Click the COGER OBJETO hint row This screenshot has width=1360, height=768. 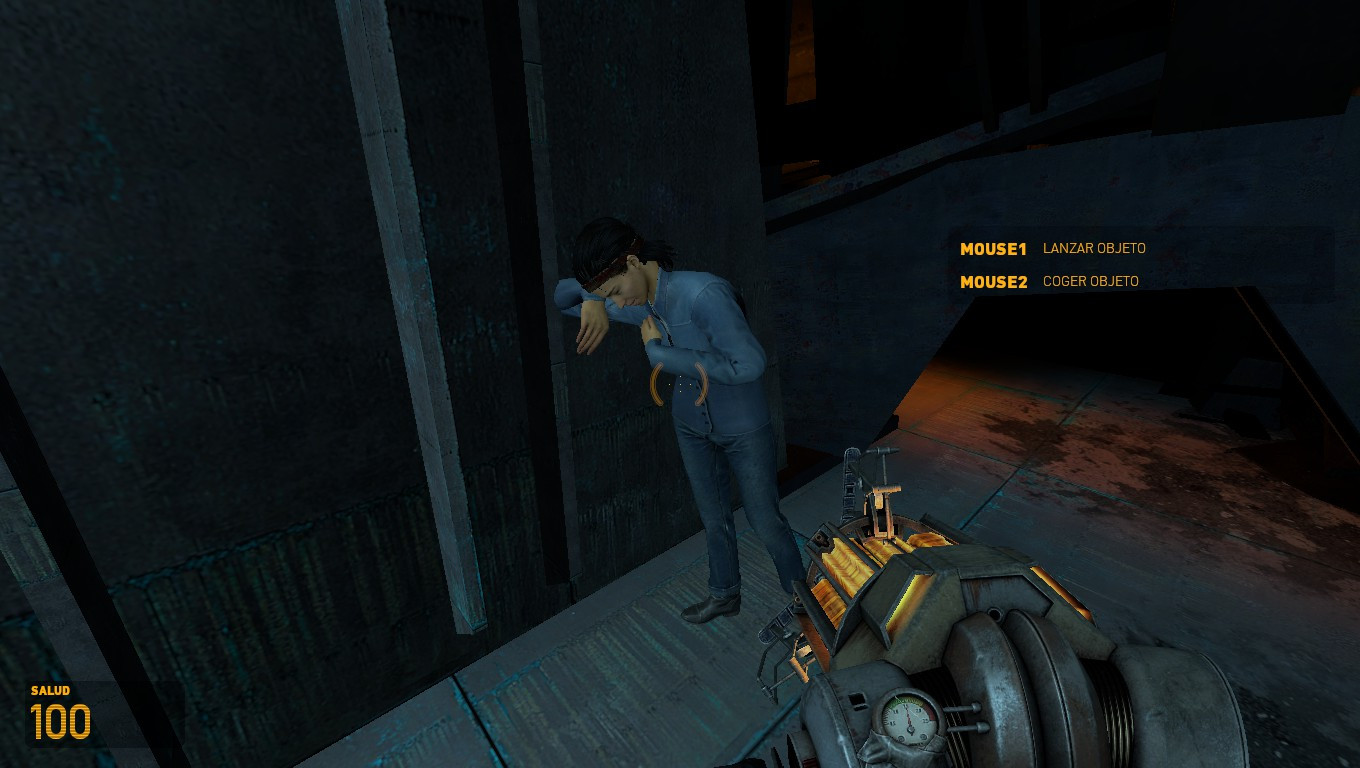(1091, 281)
